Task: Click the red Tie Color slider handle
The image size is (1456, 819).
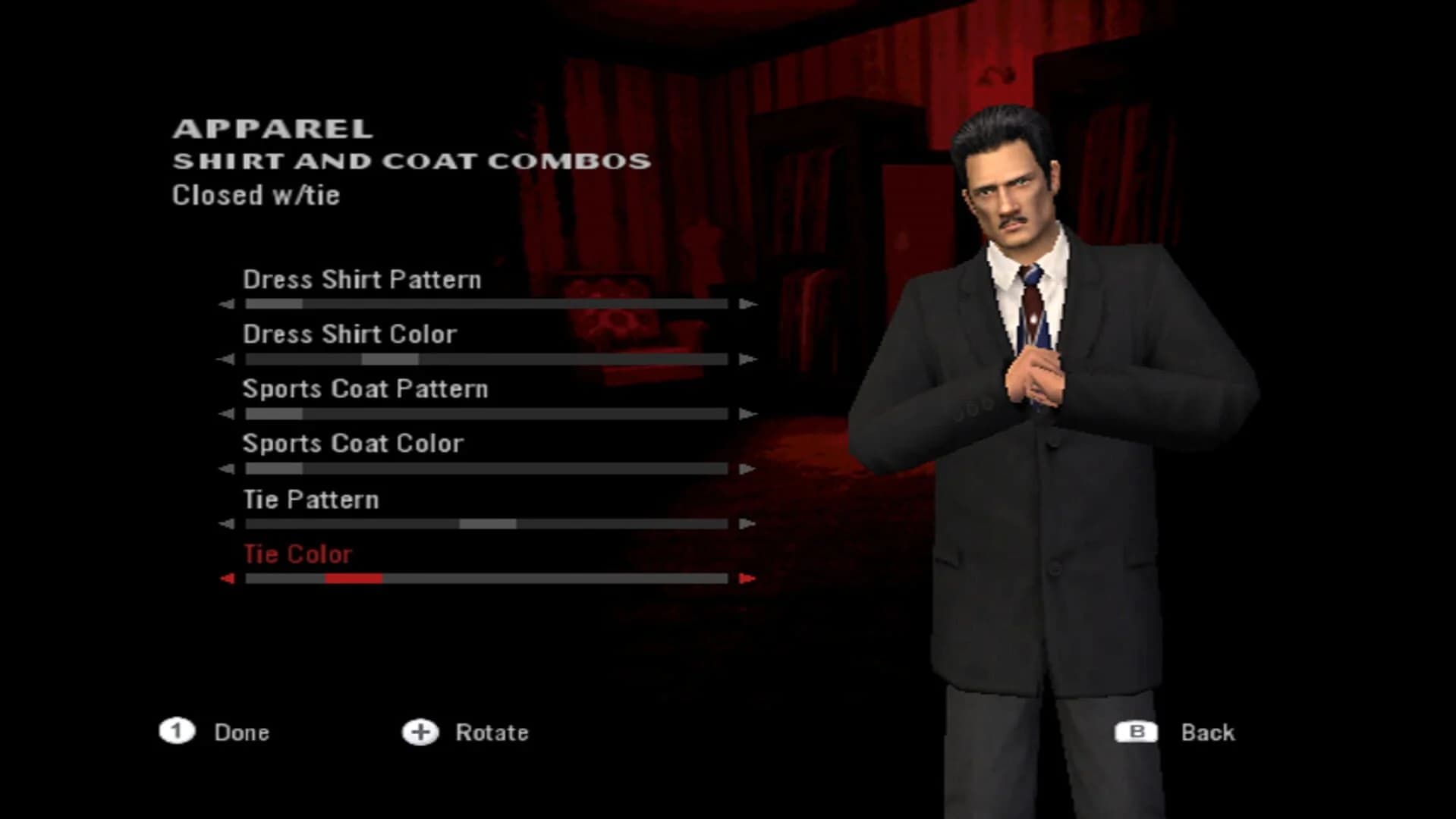Action: point(353,579)
